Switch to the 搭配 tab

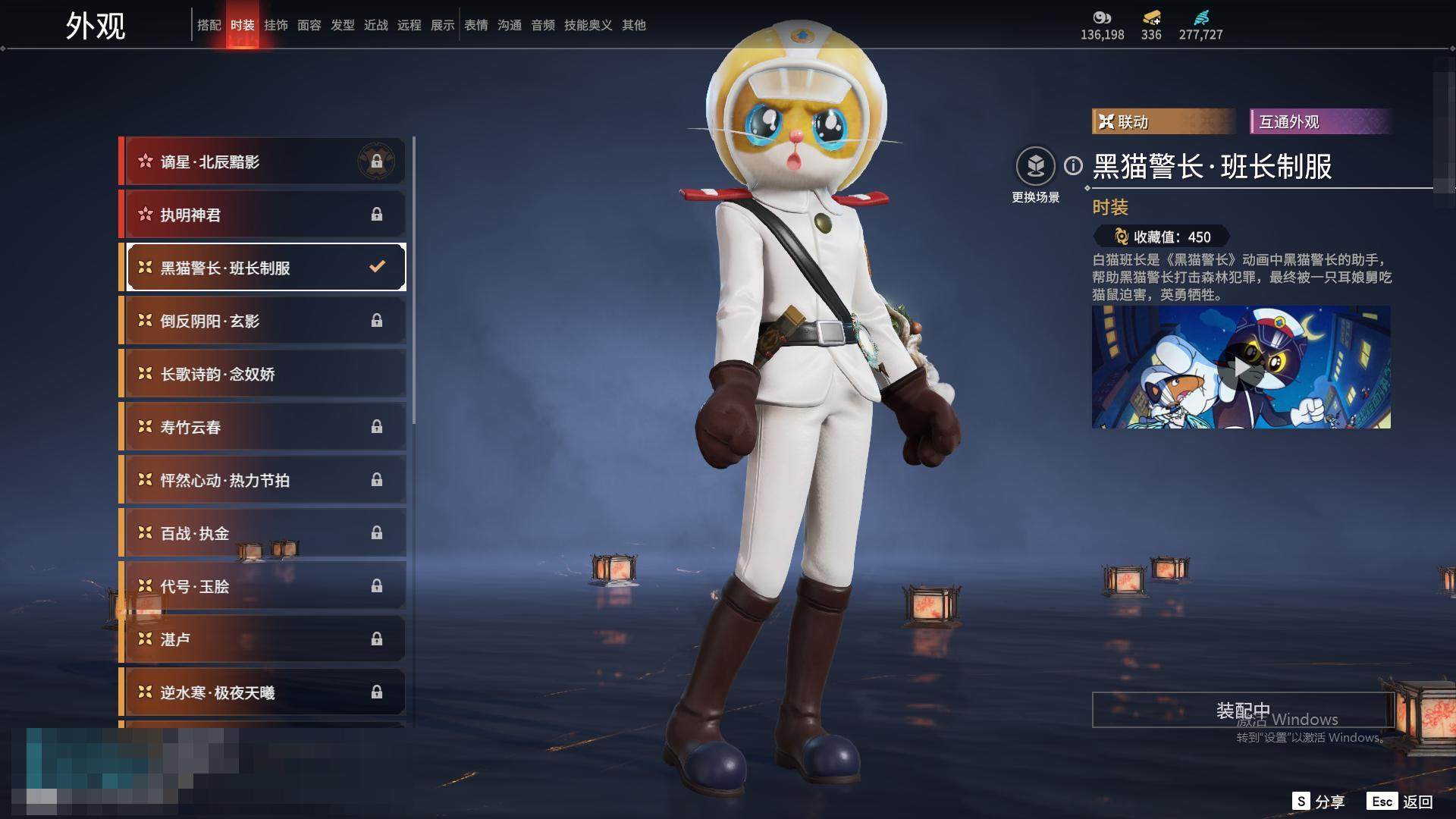(x=209, y=25)
